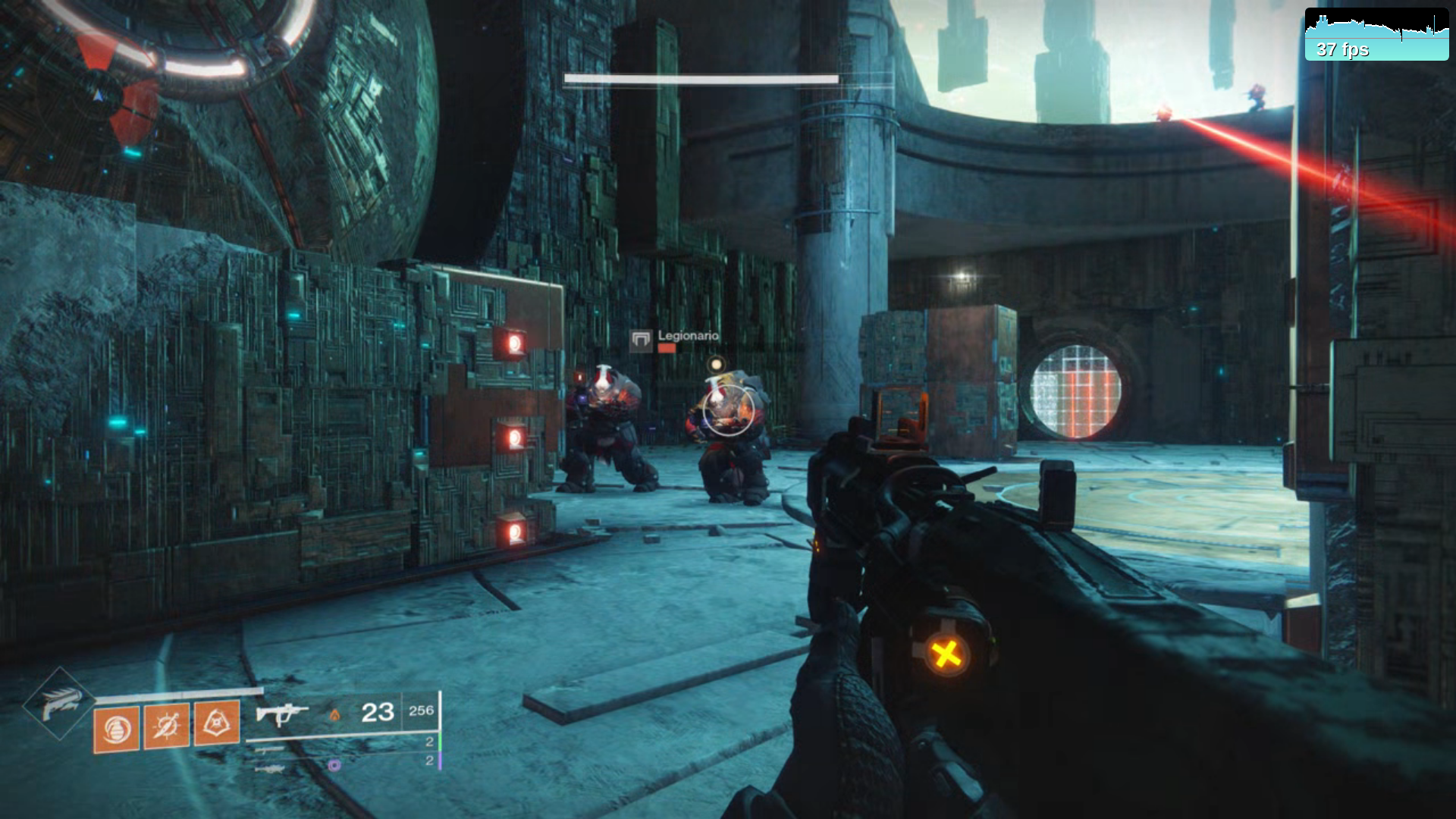1456x819 pixels.
Task: Click the Golden Gun super icon
Action: coord(60,704)
